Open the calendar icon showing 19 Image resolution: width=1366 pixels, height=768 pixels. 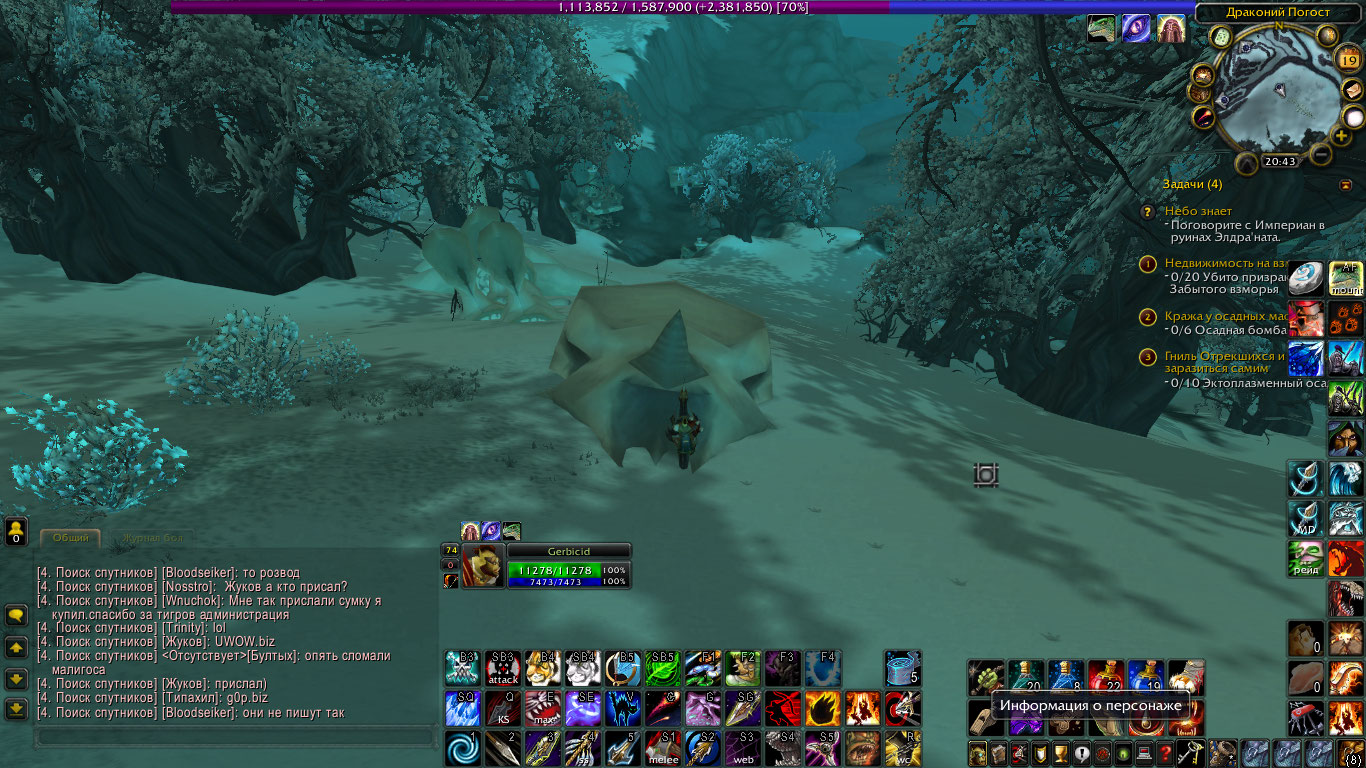1348,60
